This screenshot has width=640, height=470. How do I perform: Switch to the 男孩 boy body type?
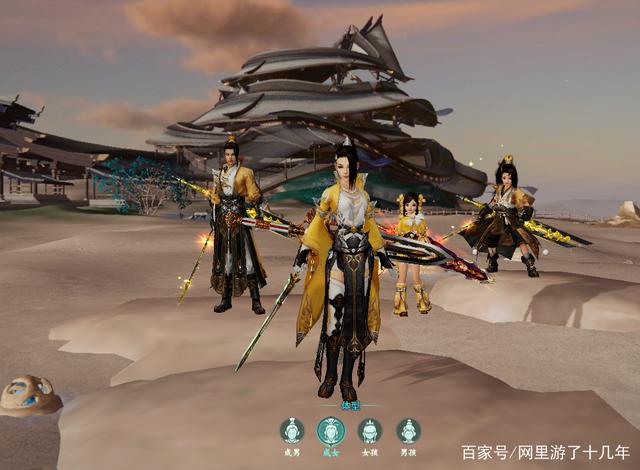(408, 431)
